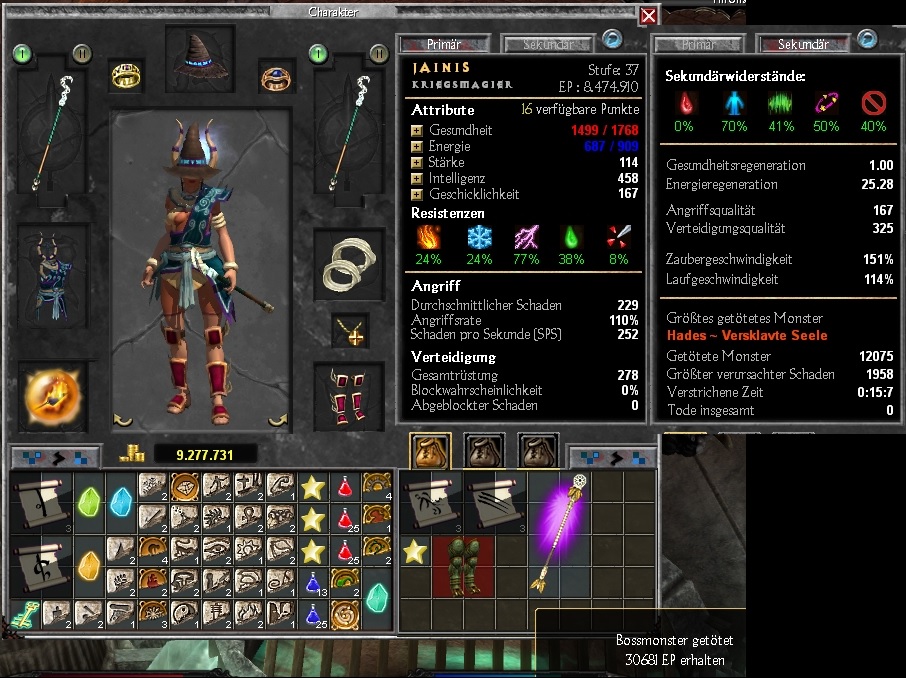Select the equipped silver bracelets slot
The image size is (906, 678).
click(x=349, y=264)
